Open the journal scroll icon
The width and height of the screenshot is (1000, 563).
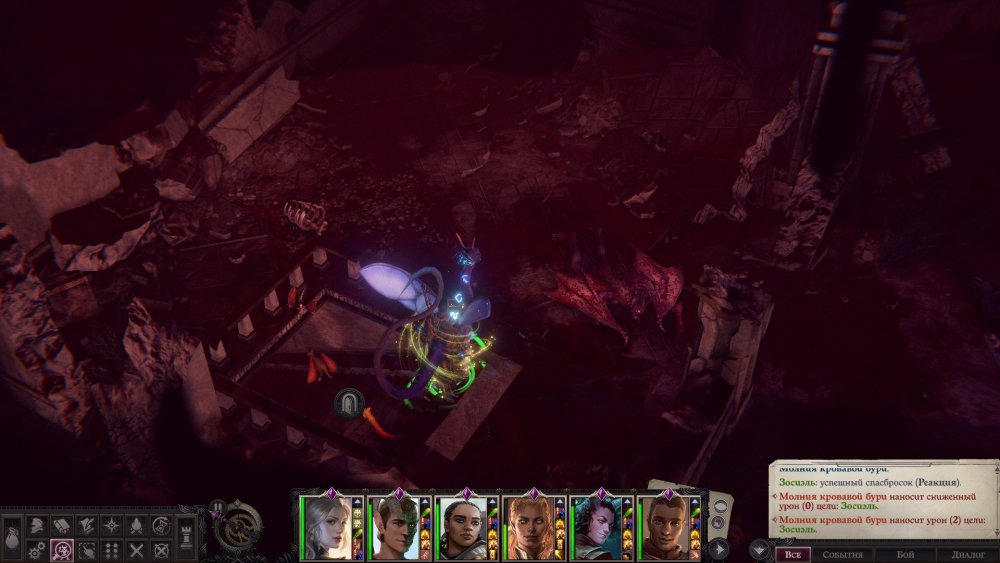(61, 525)
